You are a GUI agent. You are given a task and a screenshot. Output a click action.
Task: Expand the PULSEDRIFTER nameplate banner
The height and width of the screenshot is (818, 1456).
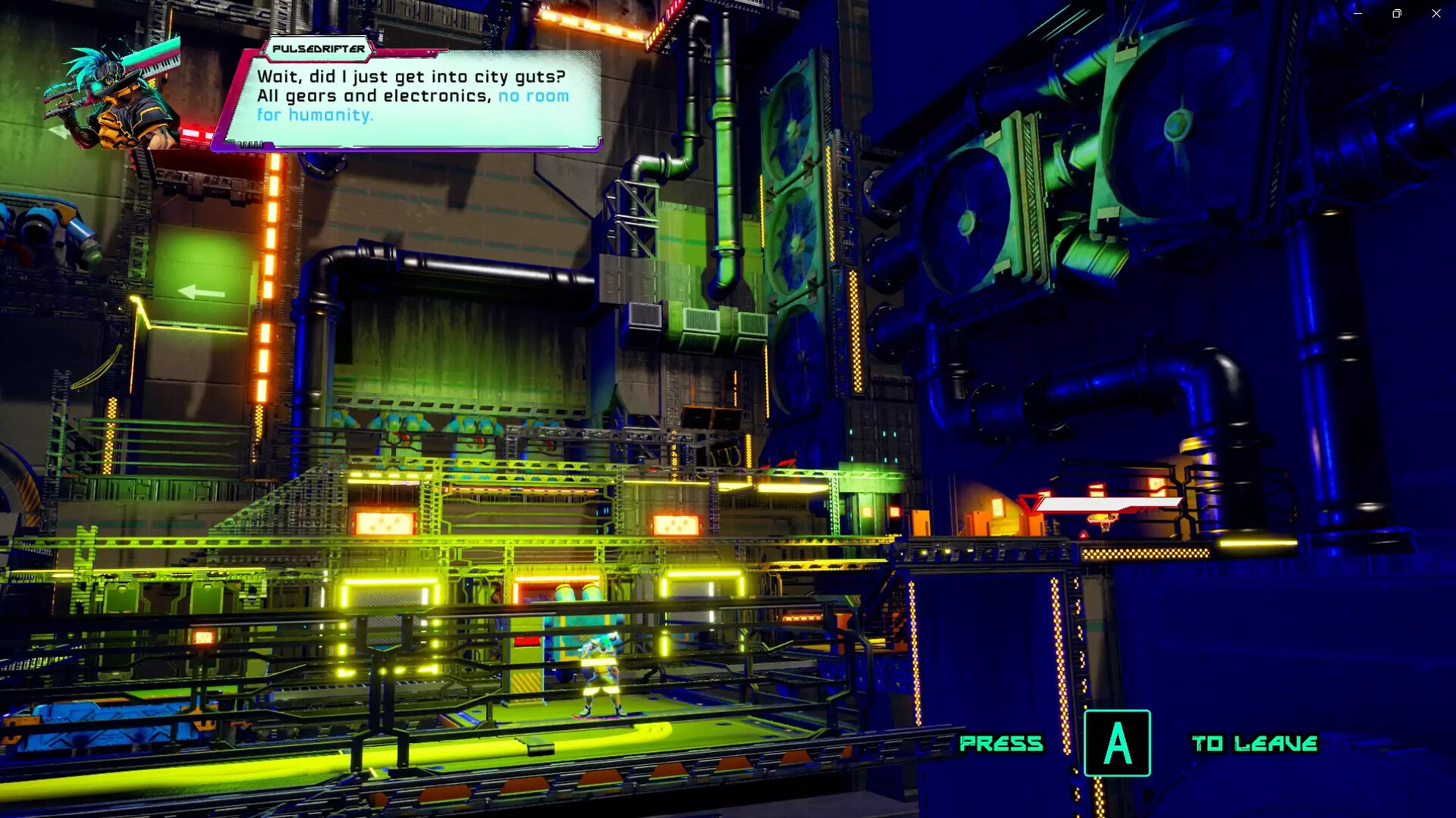click(x=318, y=52)
